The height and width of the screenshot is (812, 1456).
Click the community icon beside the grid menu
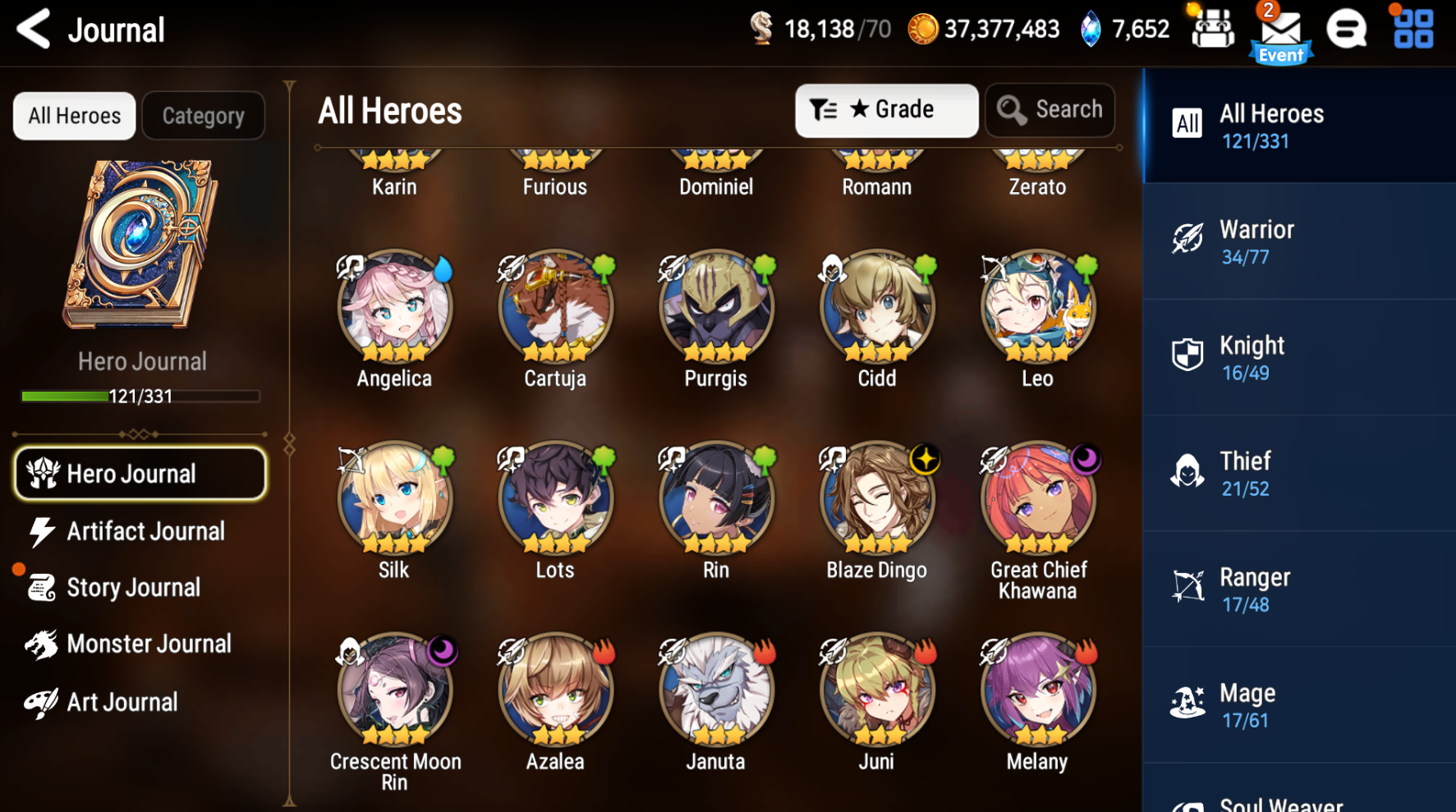click(x=1347, y=27)
